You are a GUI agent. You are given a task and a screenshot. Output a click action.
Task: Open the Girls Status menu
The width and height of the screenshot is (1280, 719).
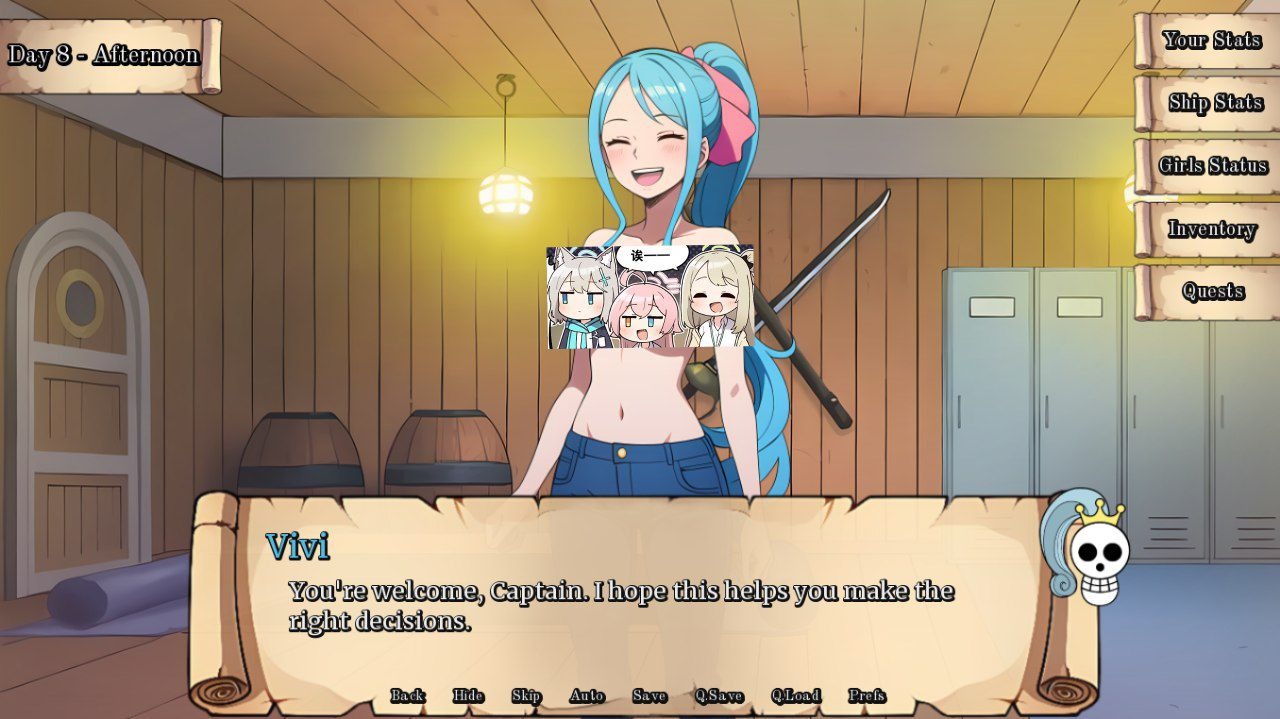pyautogui.click(x=1212, y=166)
